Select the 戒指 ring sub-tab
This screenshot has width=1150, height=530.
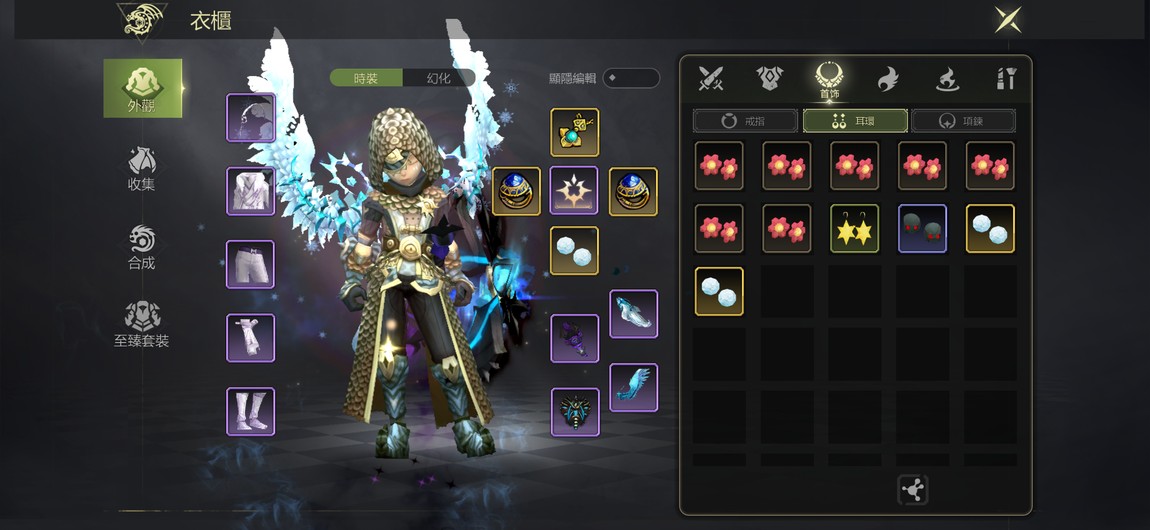pyautogui.click(x=745, y=121)
